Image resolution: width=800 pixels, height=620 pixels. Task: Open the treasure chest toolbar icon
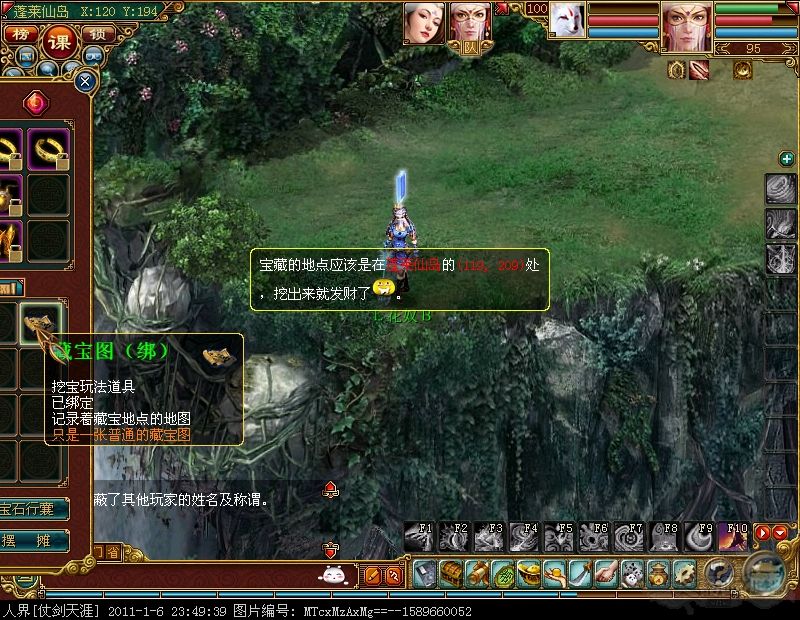pyautogui.click(x=452, y=574)
